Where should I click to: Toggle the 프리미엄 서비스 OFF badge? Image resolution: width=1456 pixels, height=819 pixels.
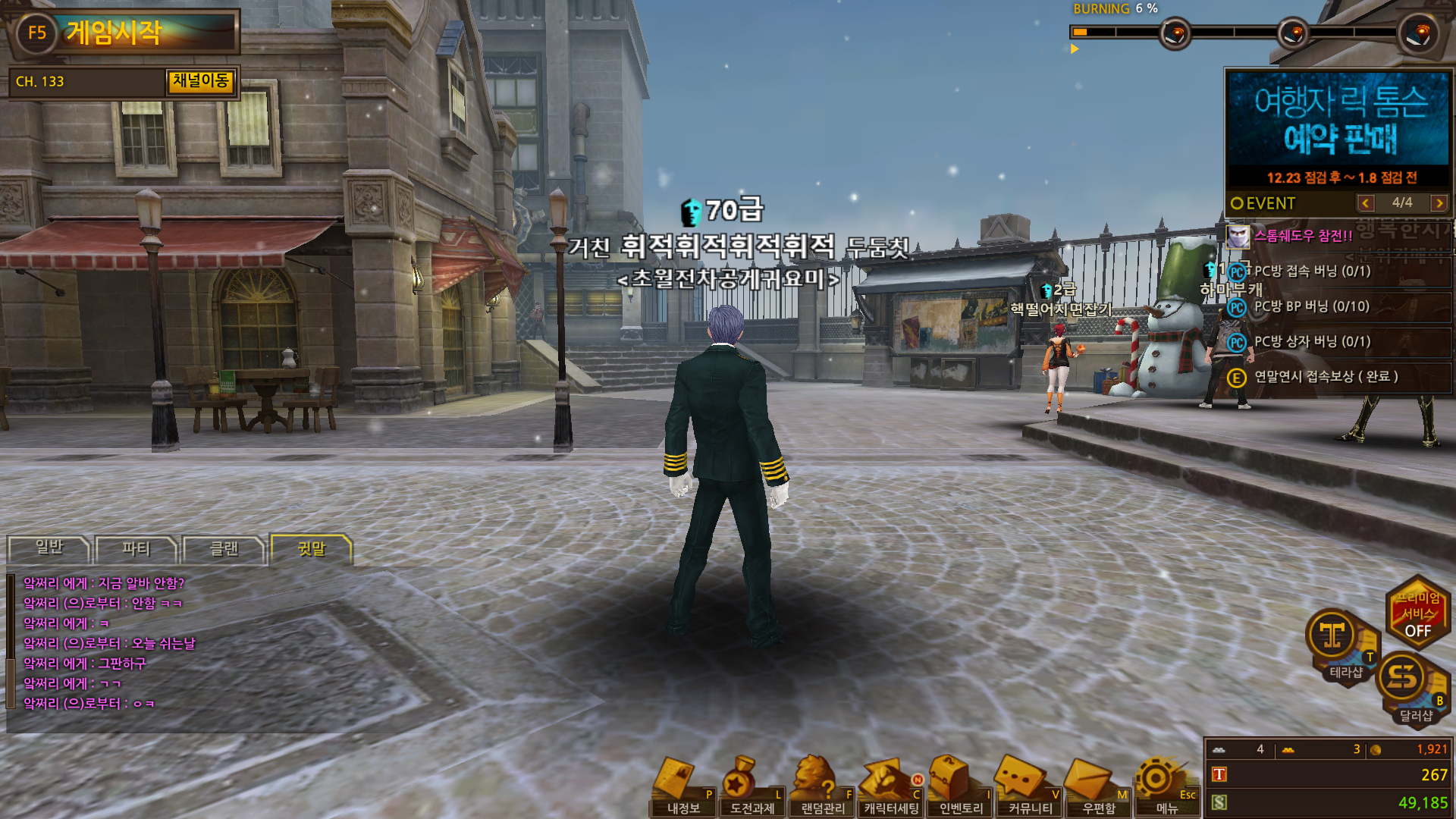click(1417, 613)
